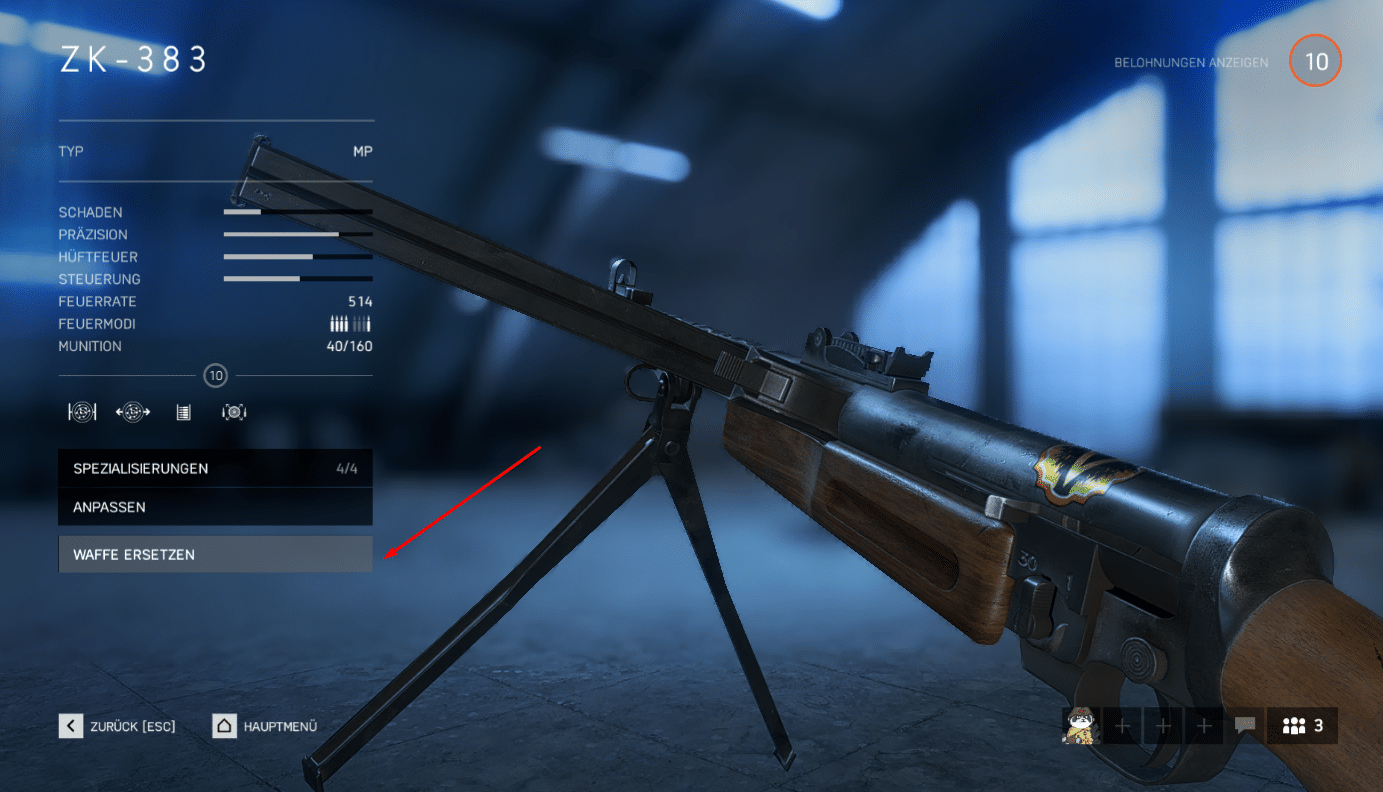Open the Spezialisierungen menu entry
The width and height of the screenshot is (1383, 792).
pos(215,468)
